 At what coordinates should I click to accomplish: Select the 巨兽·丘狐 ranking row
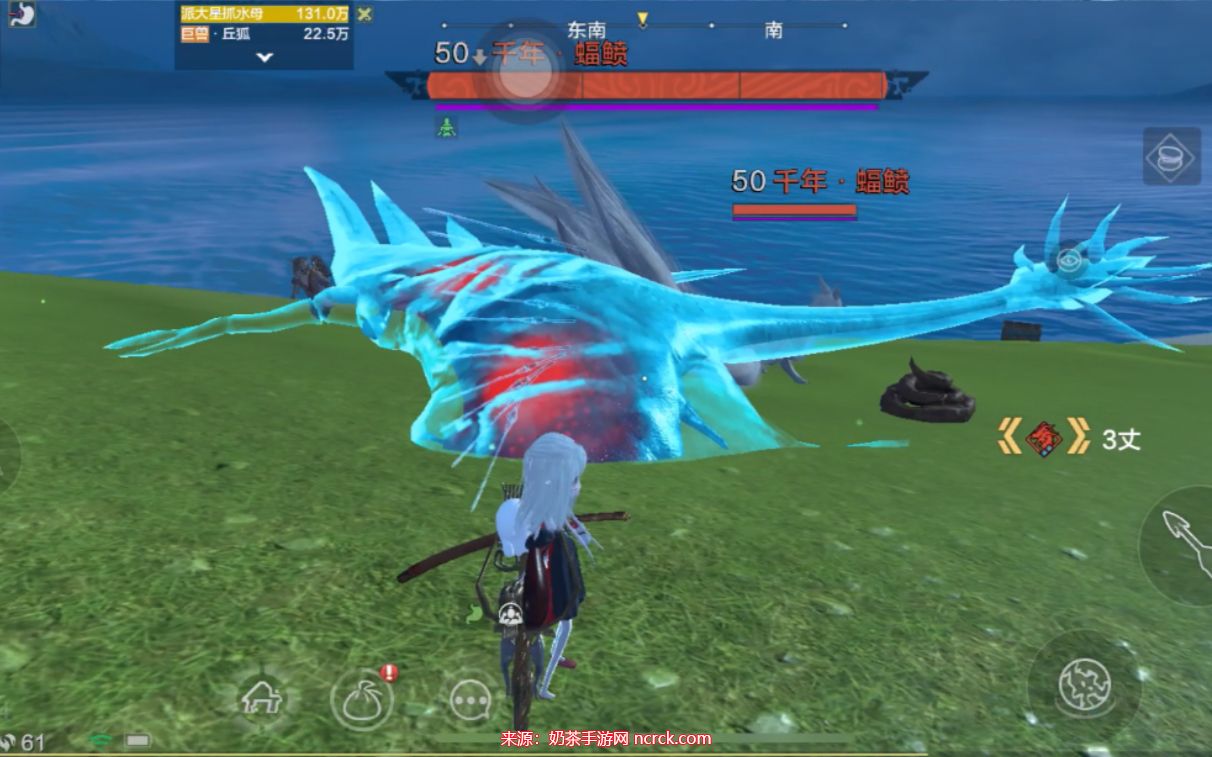pos(264,34)
